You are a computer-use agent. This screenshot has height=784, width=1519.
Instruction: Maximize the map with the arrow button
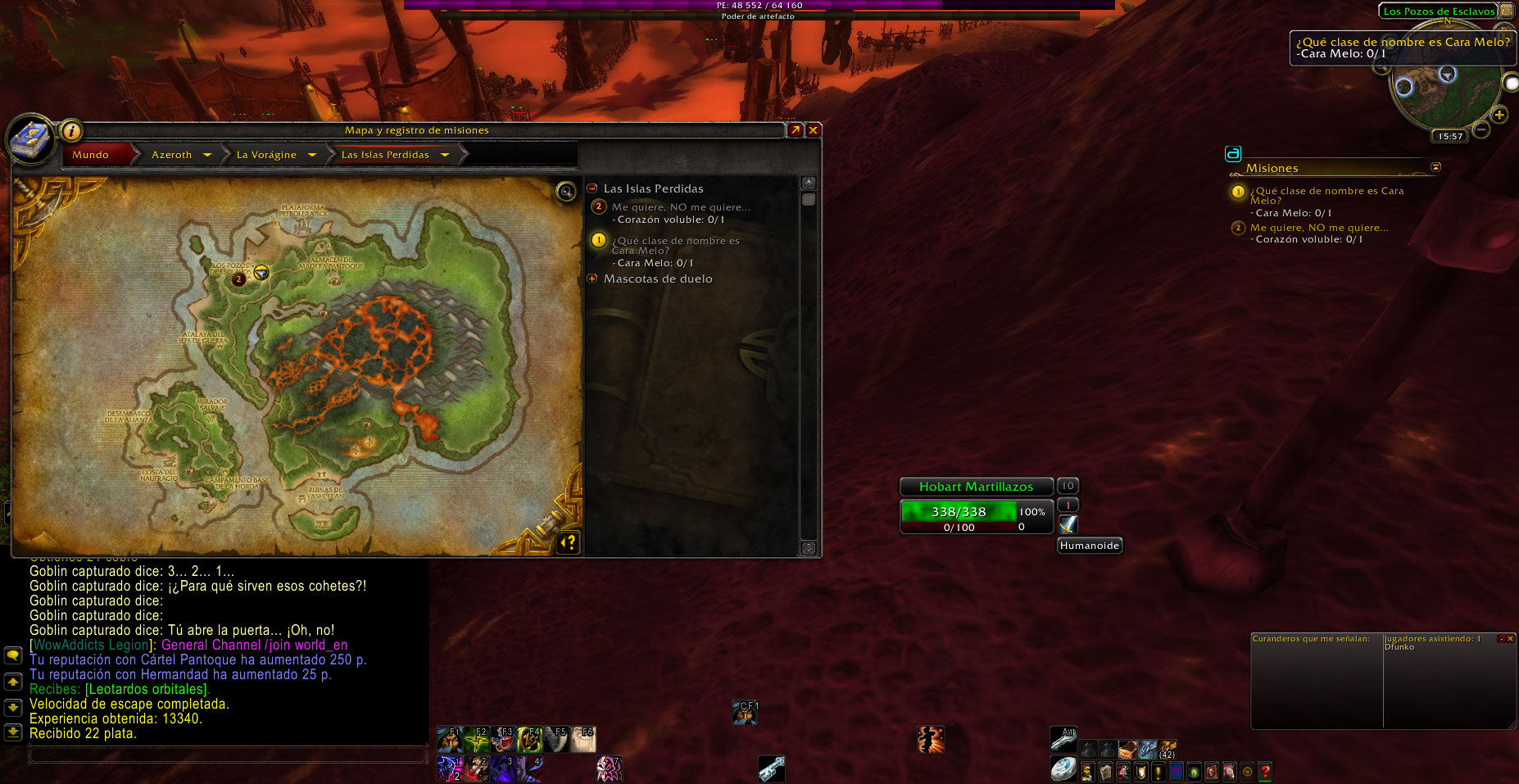coord(795,130)
